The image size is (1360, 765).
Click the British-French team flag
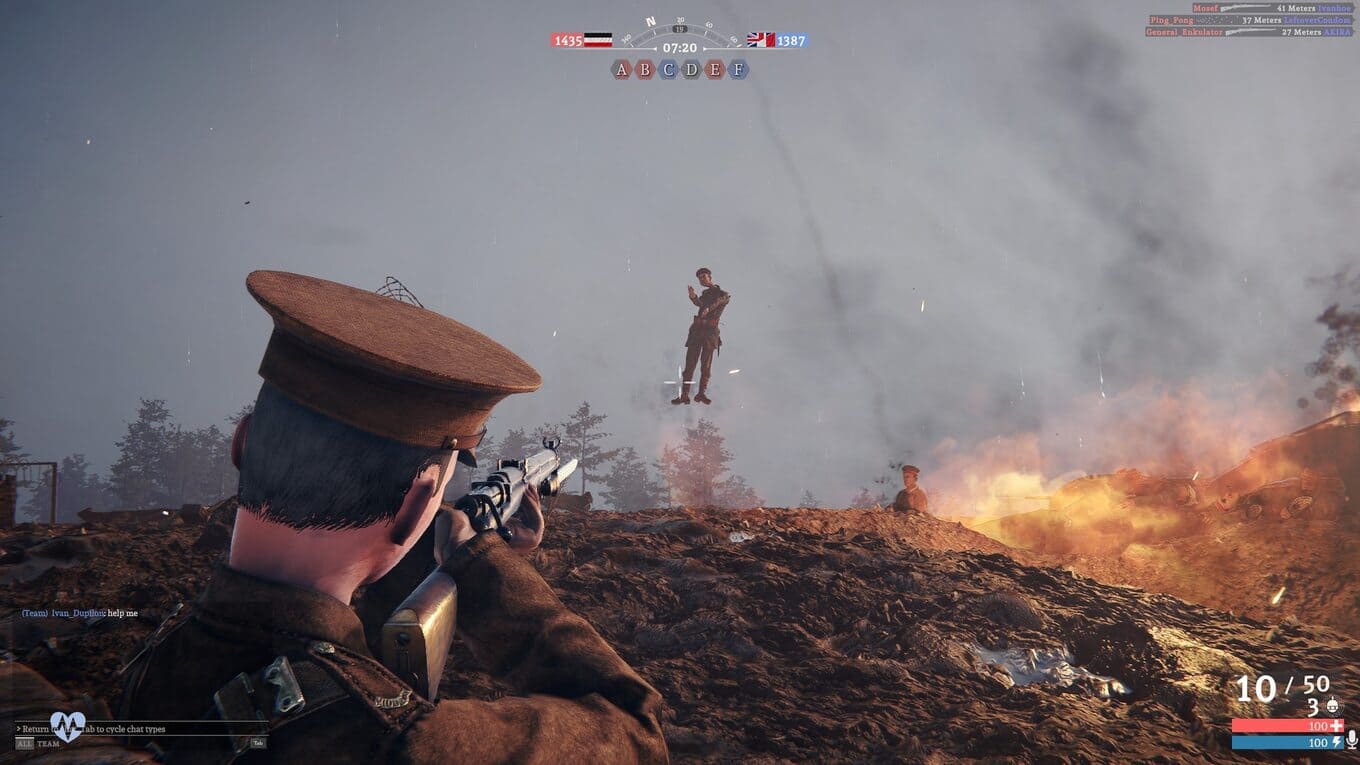[x=760, y=40]
